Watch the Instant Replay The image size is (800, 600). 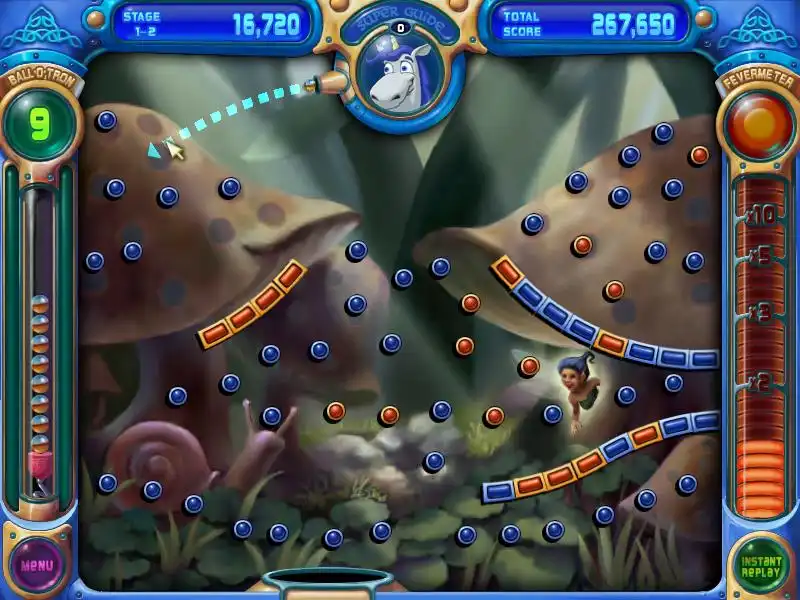(x=760, y=564)
